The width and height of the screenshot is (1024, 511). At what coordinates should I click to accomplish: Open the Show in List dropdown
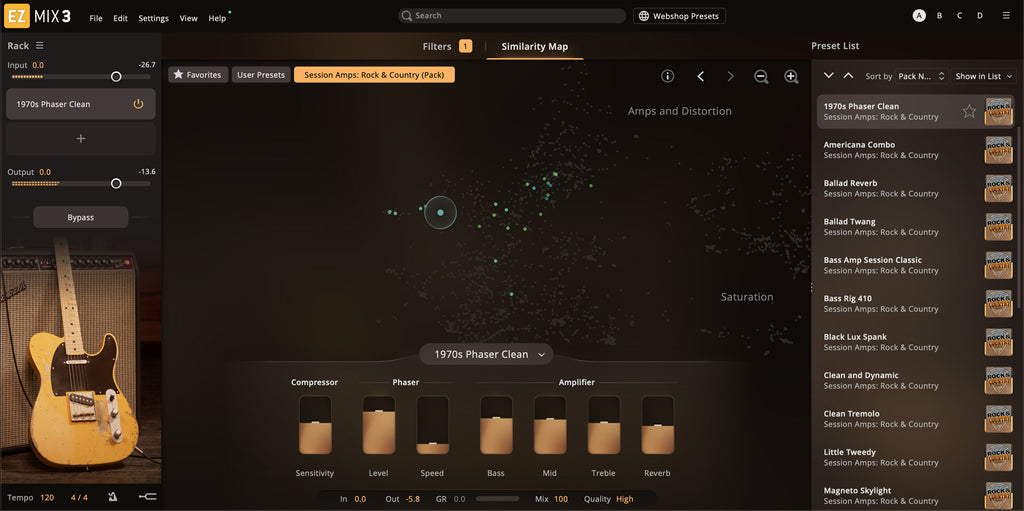point(983,76)
